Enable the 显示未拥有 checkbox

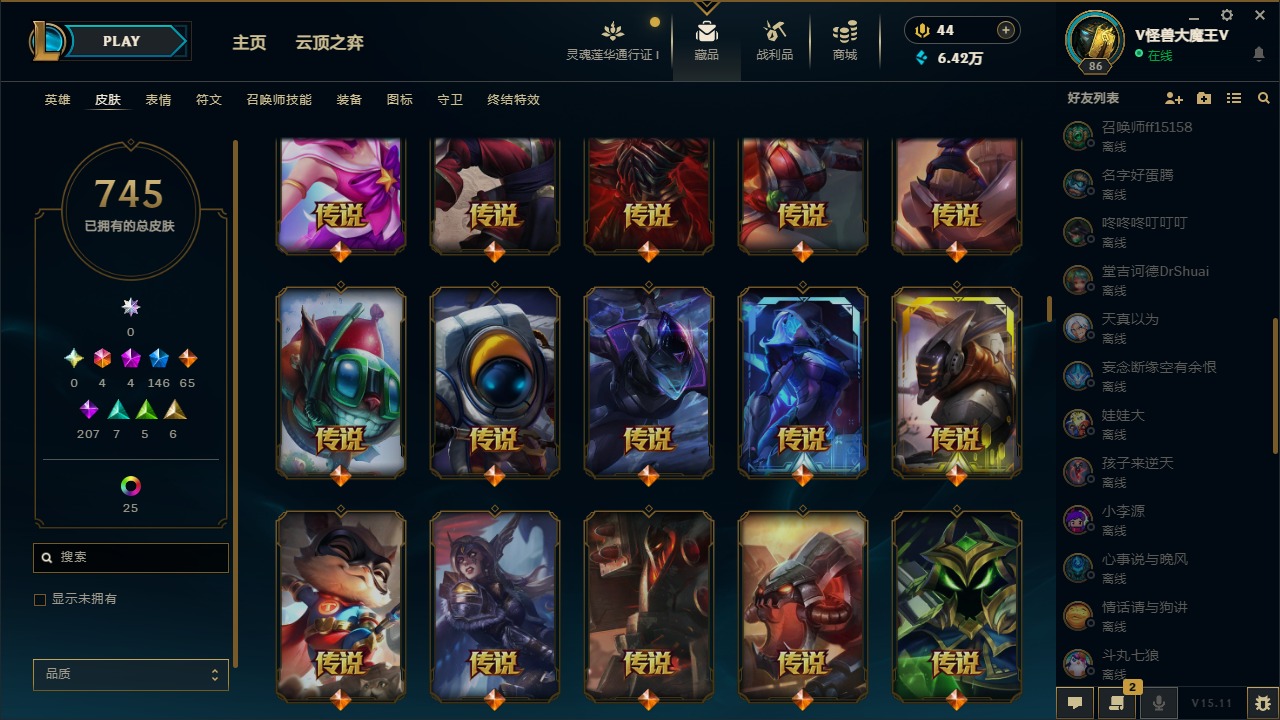tap(39, 599)
